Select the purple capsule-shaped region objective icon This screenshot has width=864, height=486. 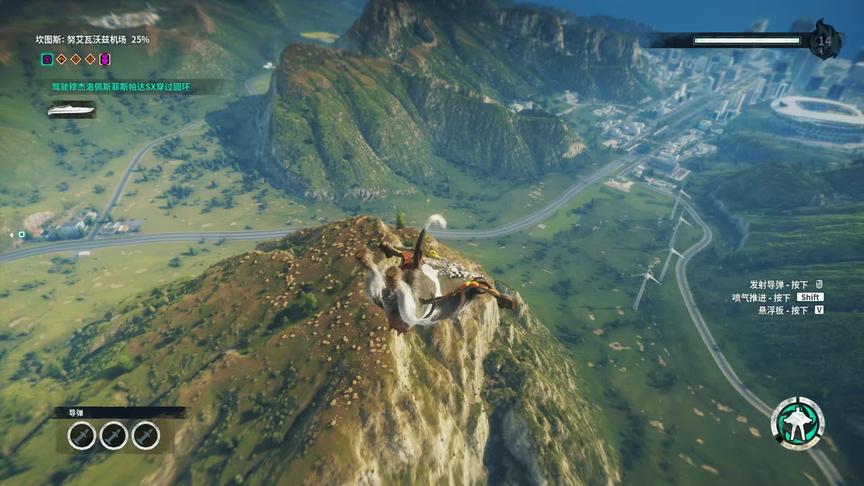tap(105, 60)
